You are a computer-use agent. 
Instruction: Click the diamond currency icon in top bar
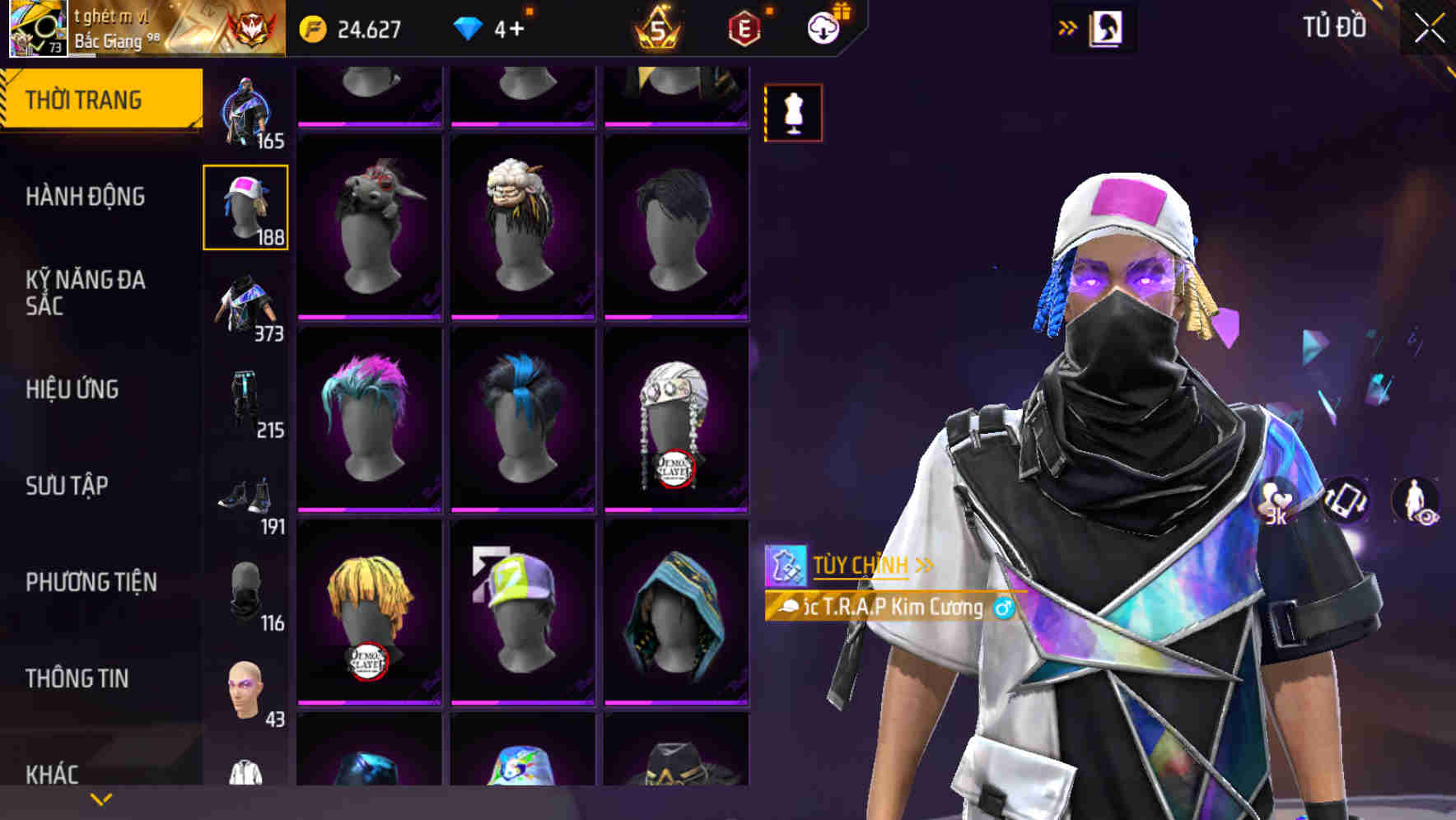(x=469, y=27)
